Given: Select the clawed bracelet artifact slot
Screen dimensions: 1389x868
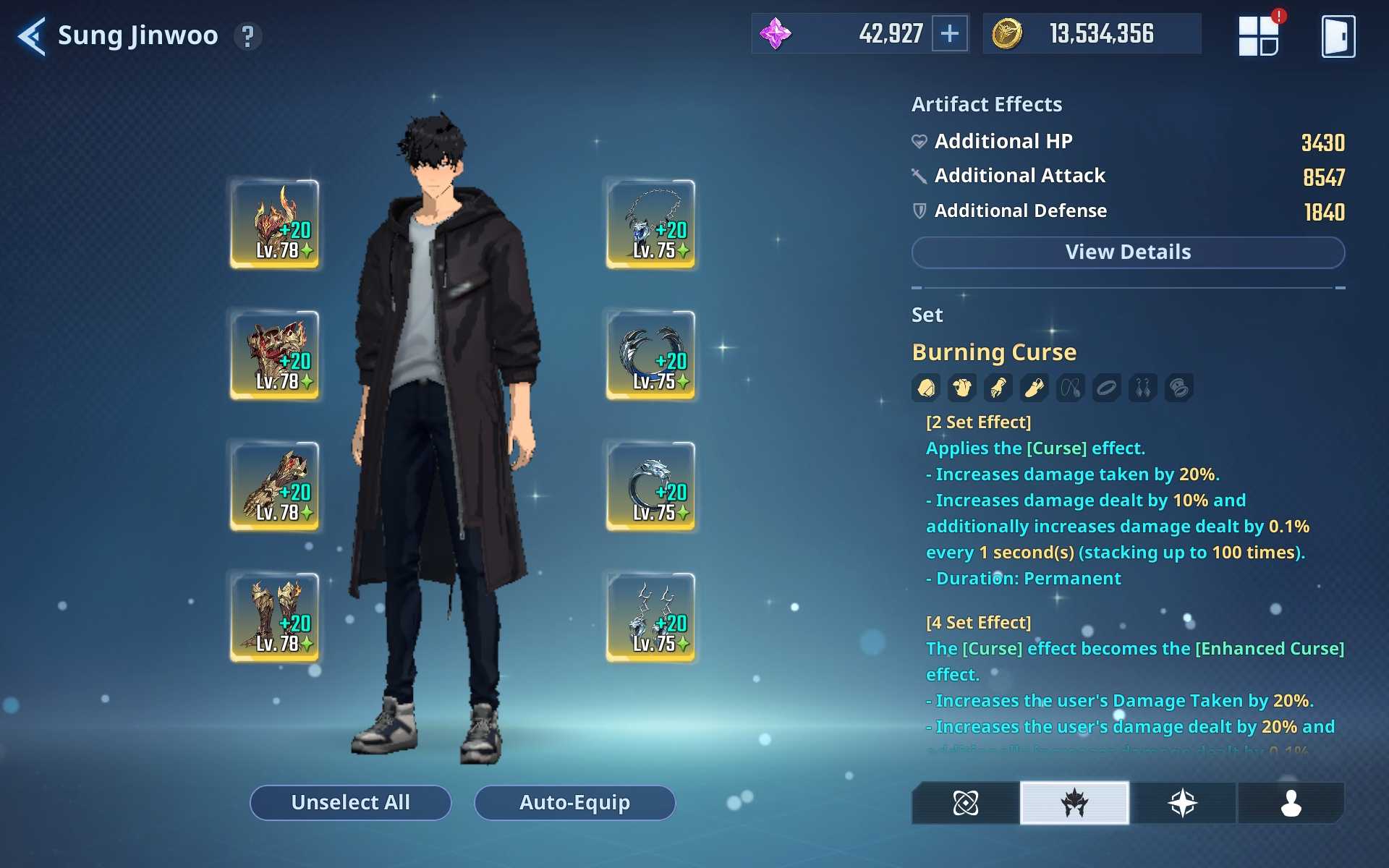Looking at the screenshot, I should (x=650, y=355).
